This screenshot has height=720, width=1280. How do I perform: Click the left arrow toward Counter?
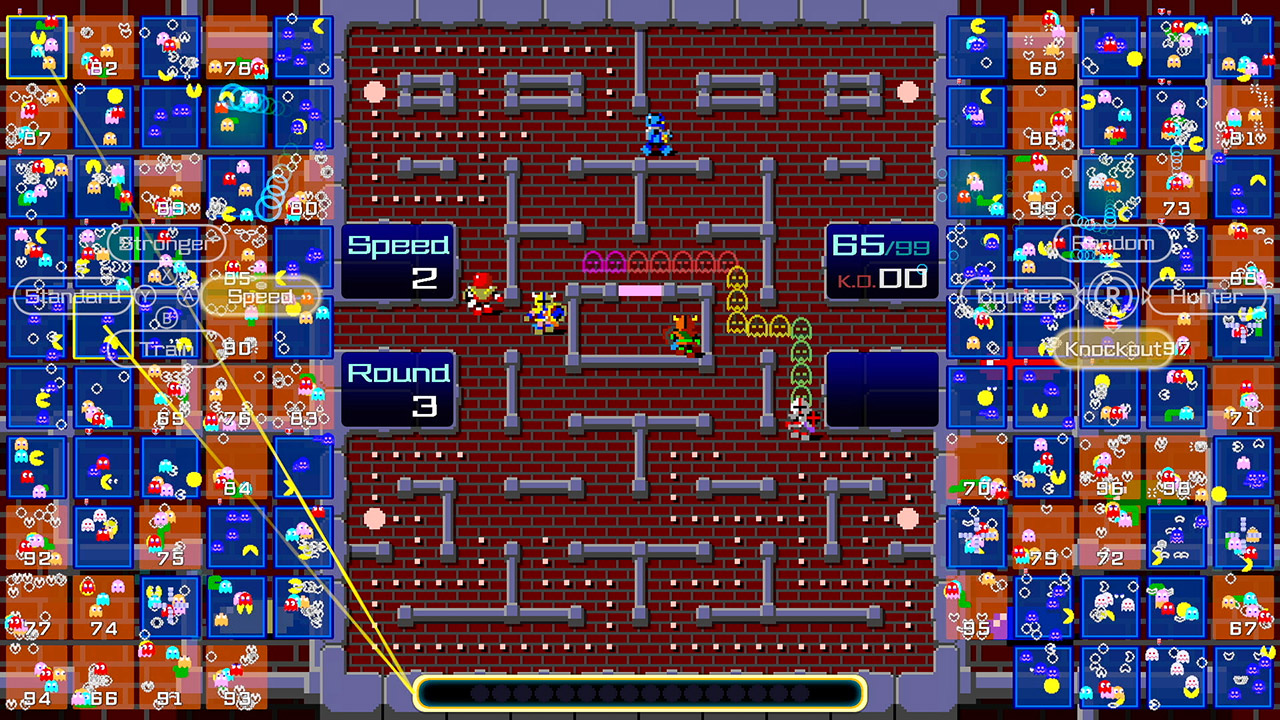[1080, 294]
